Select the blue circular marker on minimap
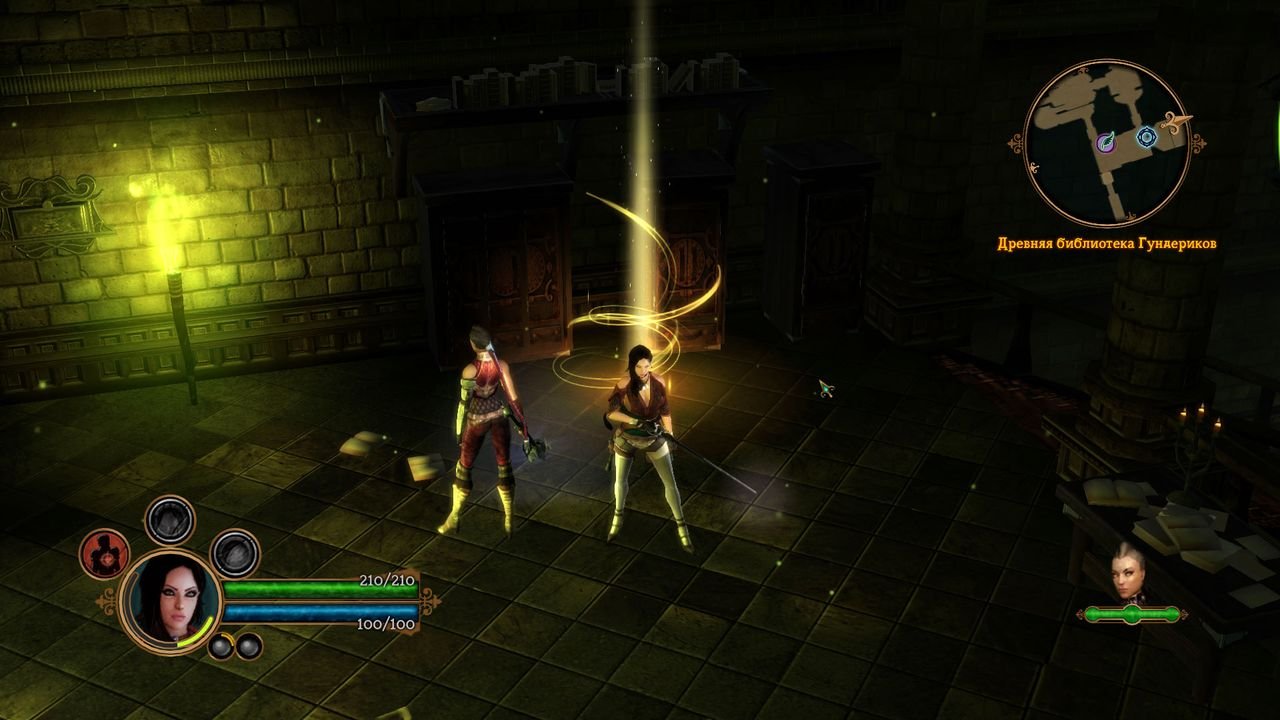Image resolution: width=1280 pixels, height=720 pixels. pyautogui.click(x=1146, y=137)
